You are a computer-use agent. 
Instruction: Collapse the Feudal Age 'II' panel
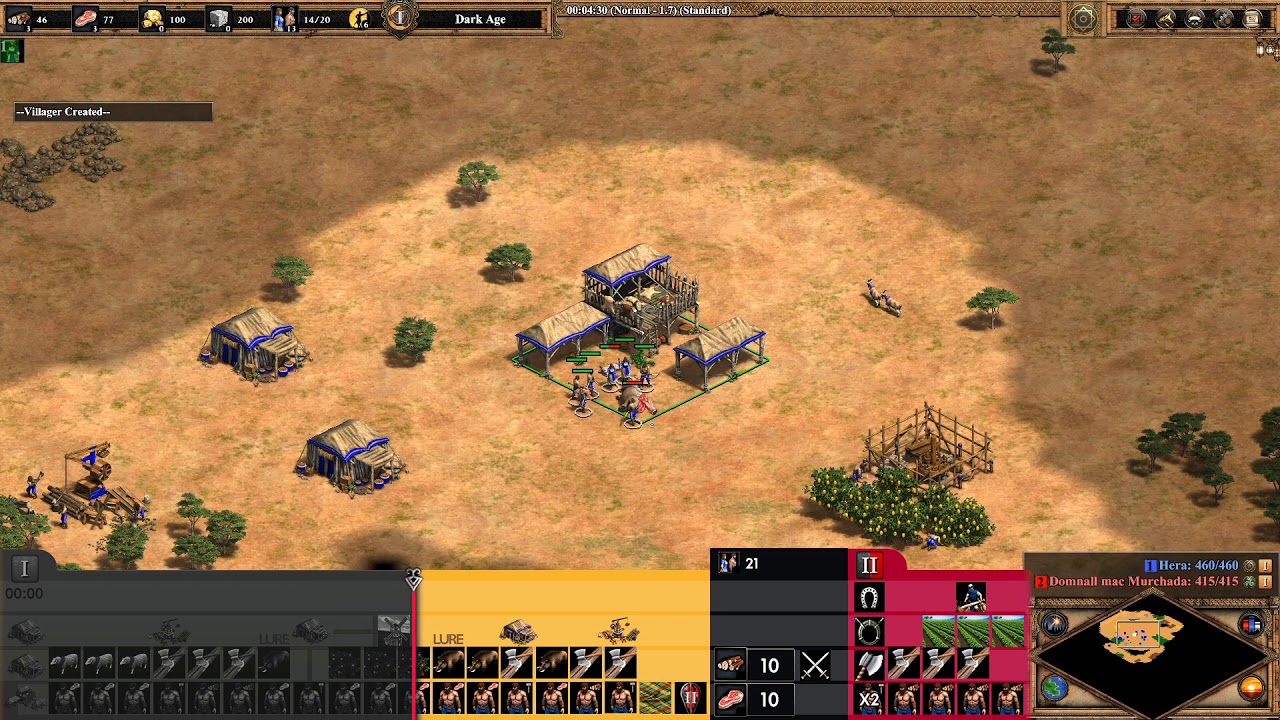tap(870, 565)
